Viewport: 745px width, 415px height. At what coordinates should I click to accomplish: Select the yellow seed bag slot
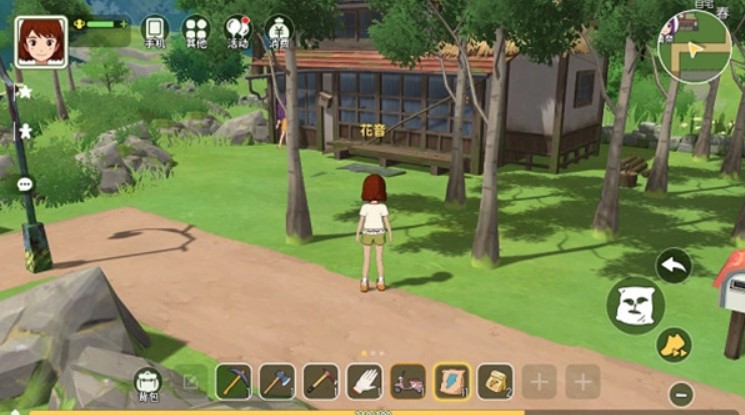pos(495,381)
